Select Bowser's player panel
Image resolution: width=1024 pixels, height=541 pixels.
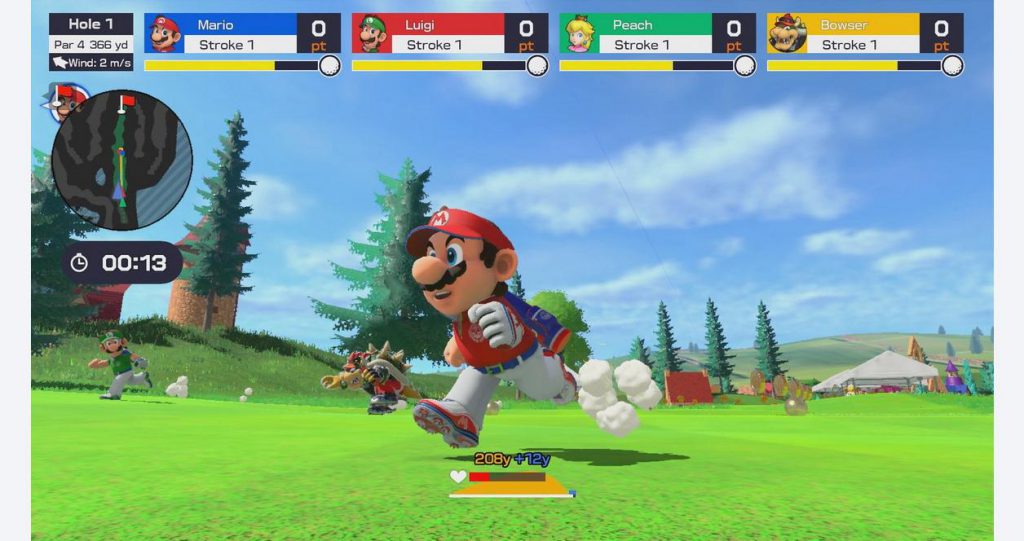click(x=865, y=34)
